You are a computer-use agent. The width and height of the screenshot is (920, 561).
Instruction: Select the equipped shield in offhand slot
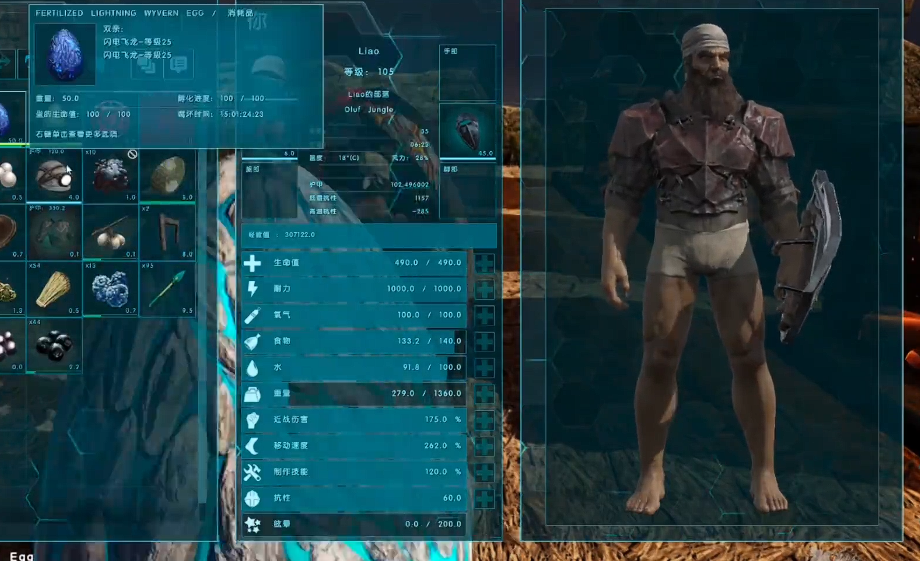tap(467, 131)
